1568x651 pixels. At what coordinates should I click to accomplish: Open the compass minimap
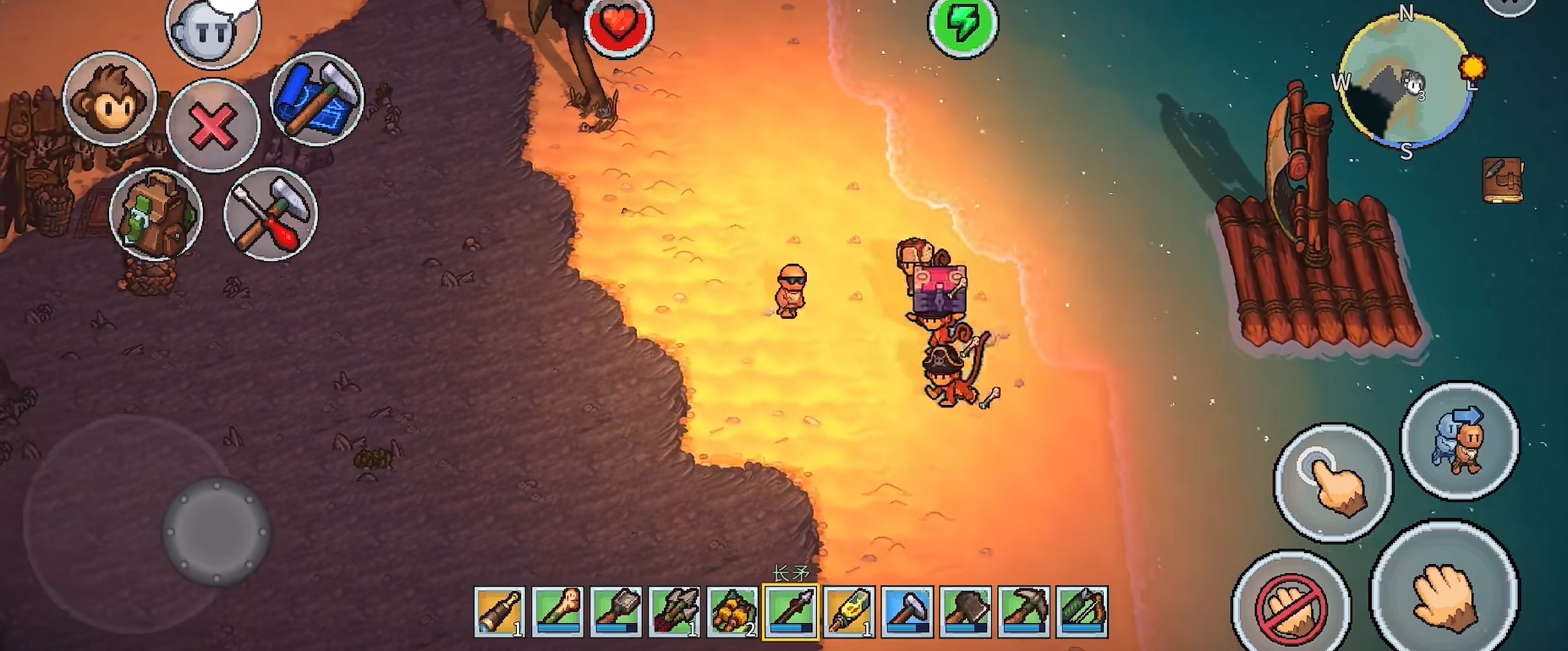click(x=1406, y=83)
